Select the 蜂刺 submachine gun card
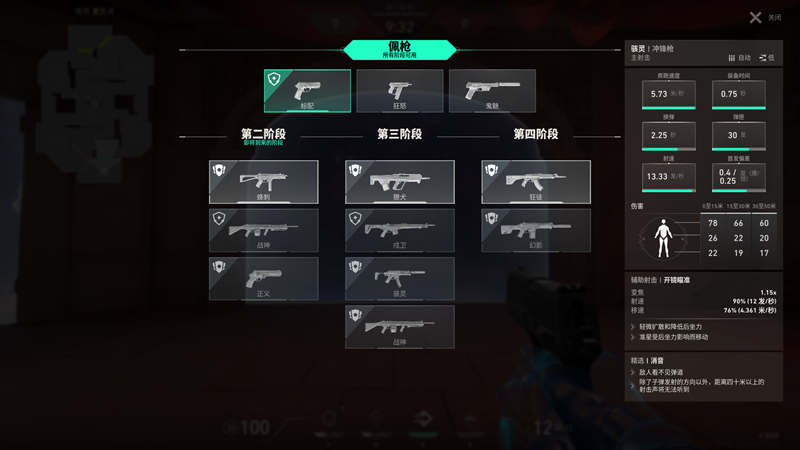The image size is (800, 450). point(264,182)
